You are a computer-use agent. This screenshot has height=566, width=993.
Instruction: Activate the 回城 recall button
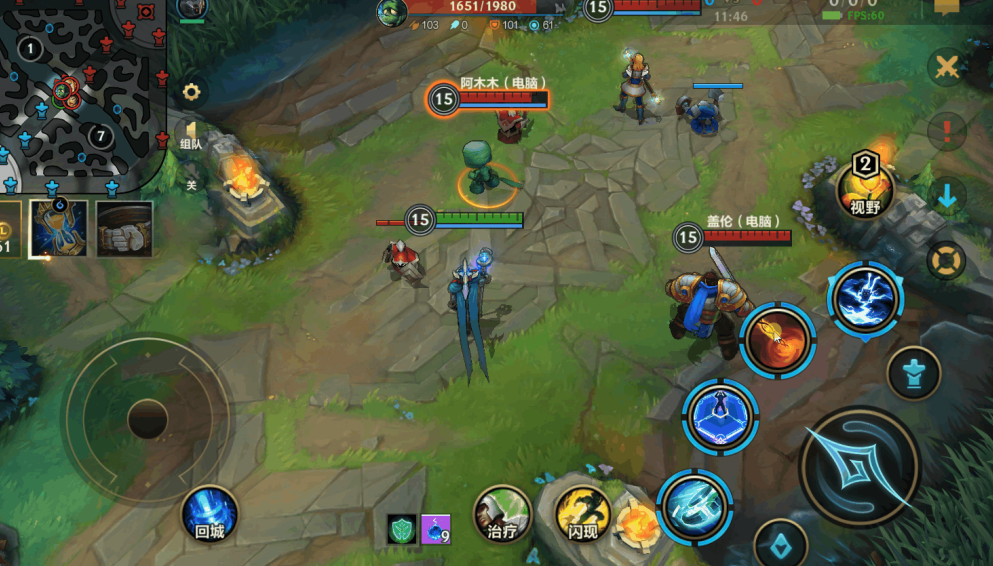(x=209, y=516)
